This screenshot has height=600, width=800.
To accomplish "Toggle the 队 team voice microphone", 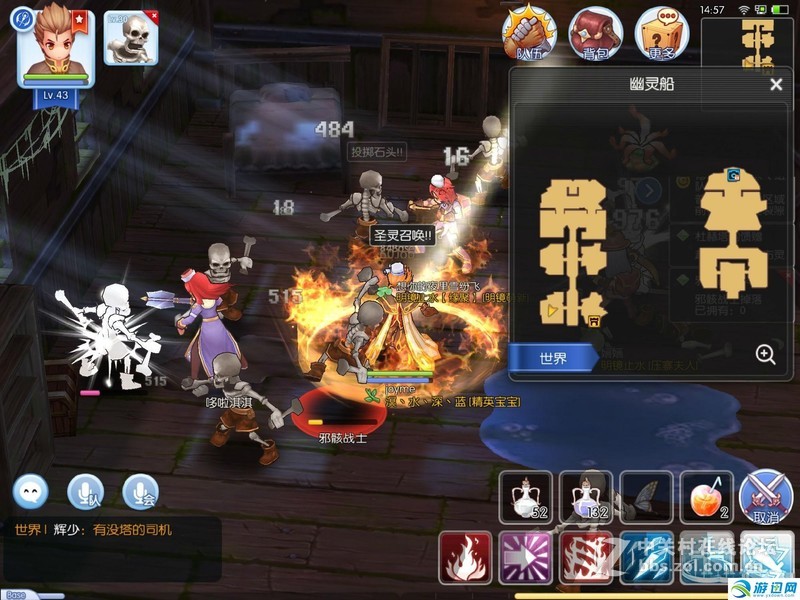I will pyautogui.click(x=85, y=491).
